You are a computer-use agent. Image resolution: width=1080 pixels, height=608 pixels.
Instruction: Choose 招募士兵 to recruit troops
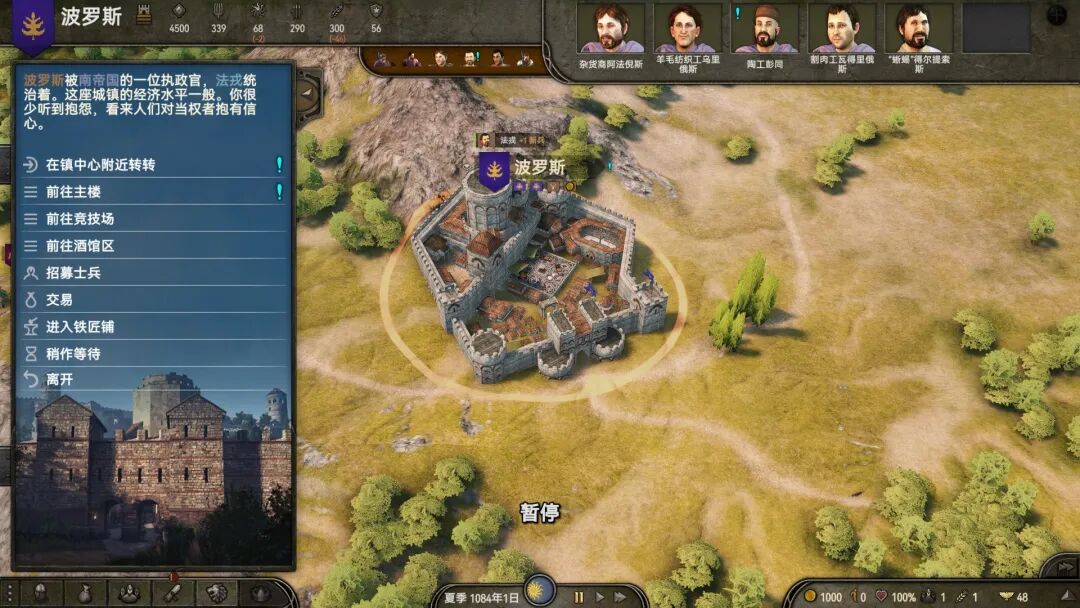click(74, 273)
